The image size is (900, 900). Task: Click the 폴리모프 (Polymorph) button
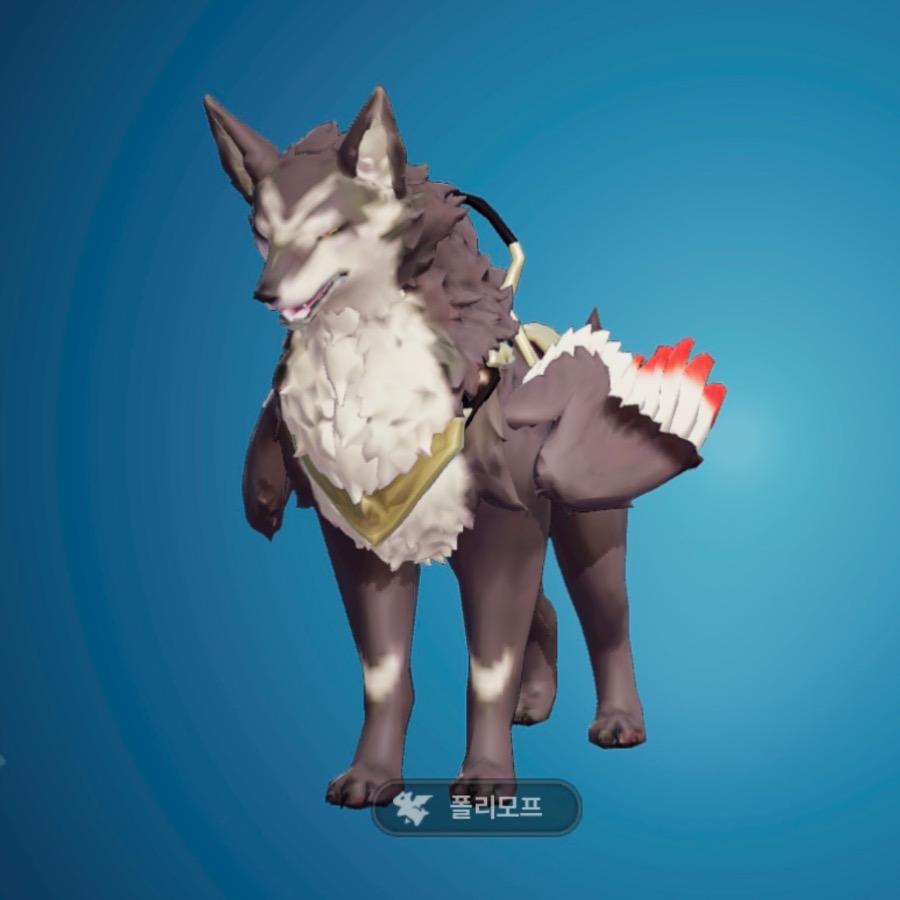pyautogui.click(x=476, y=807)
